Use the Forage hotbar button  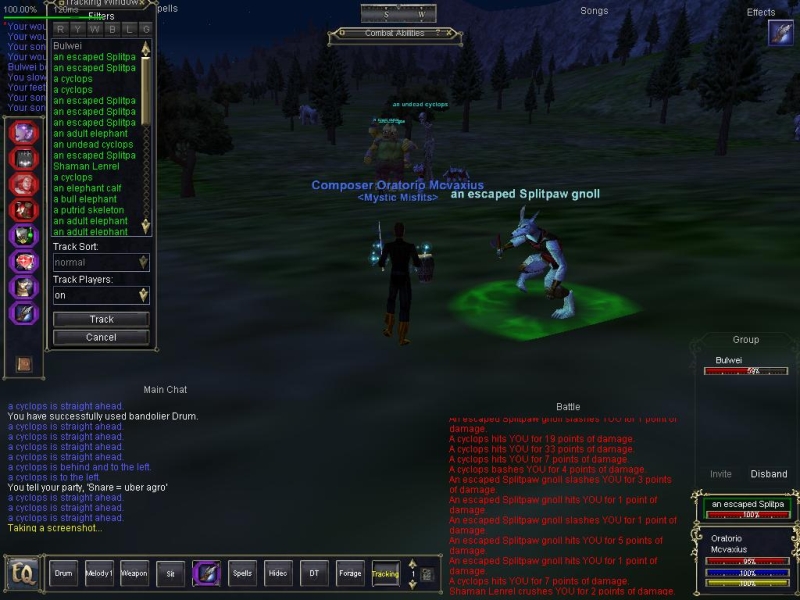click(x=350, y=573)
